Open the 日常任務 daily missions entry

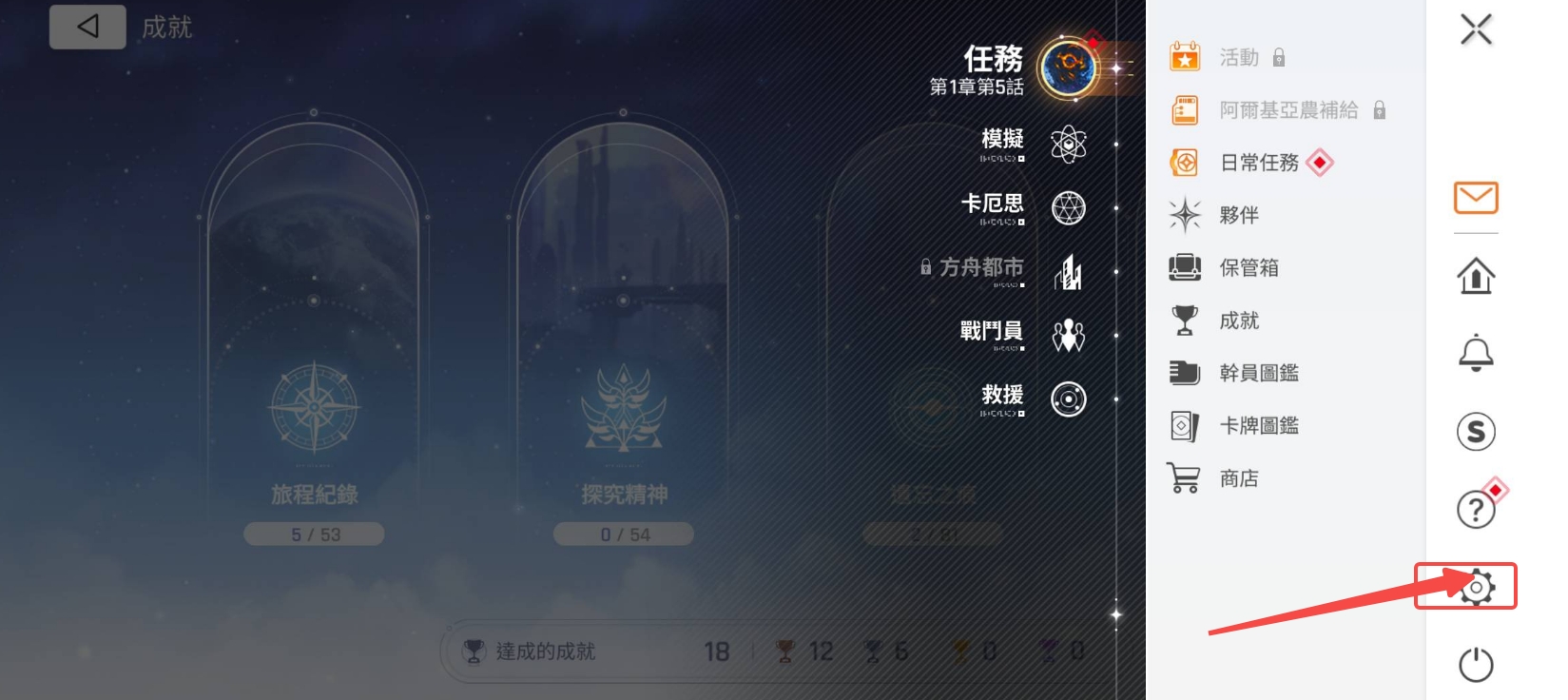point(1259,163)
